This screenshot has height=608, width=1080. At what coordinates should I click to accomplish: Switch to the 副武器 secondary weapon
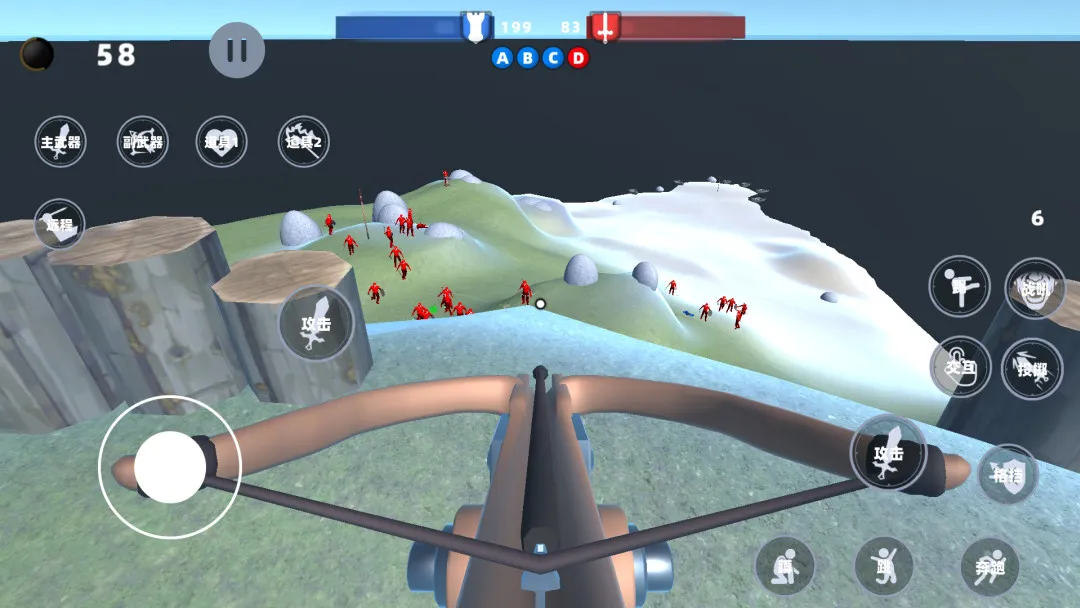pos(142,141)
